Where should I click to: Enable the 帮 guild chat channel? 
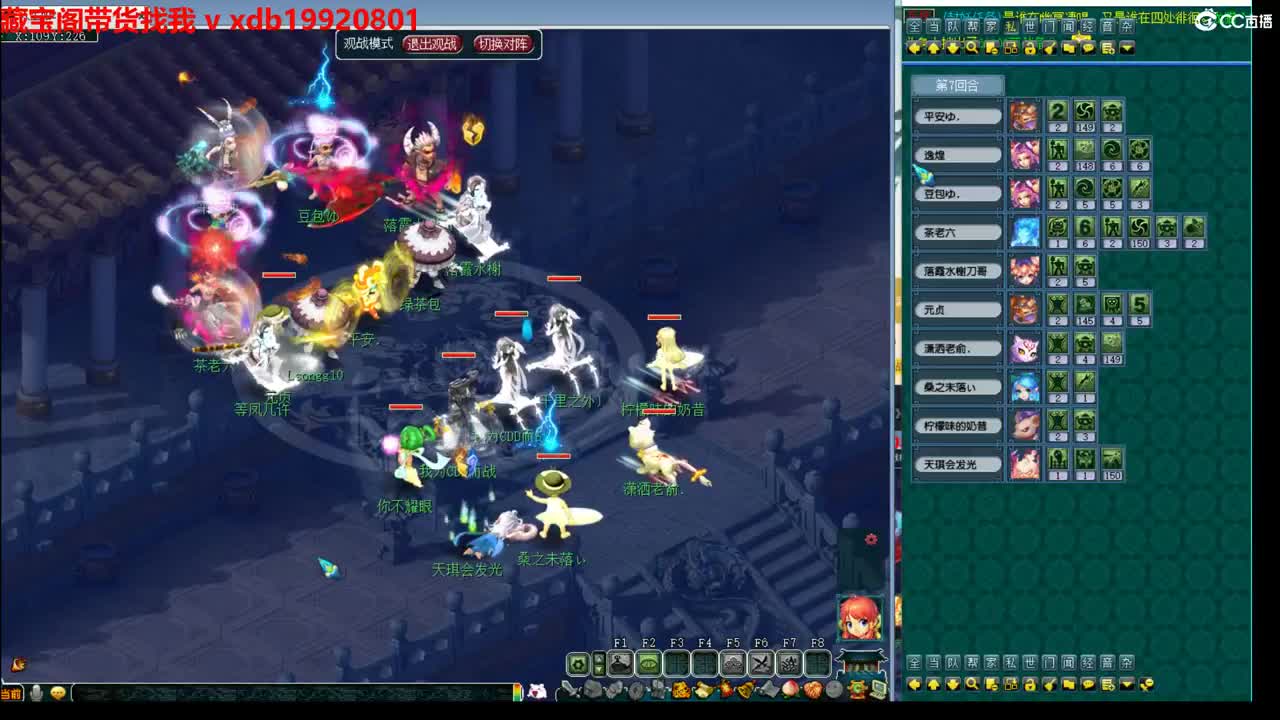(x=972, y=27)
